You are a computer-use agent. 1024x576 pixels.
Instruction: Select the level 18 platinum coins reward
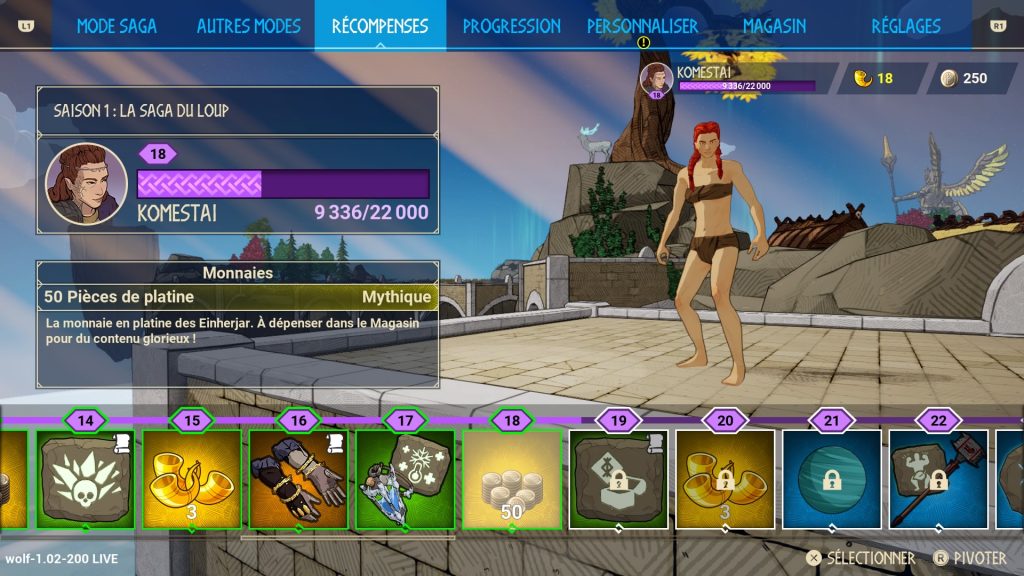click(512, 479)
